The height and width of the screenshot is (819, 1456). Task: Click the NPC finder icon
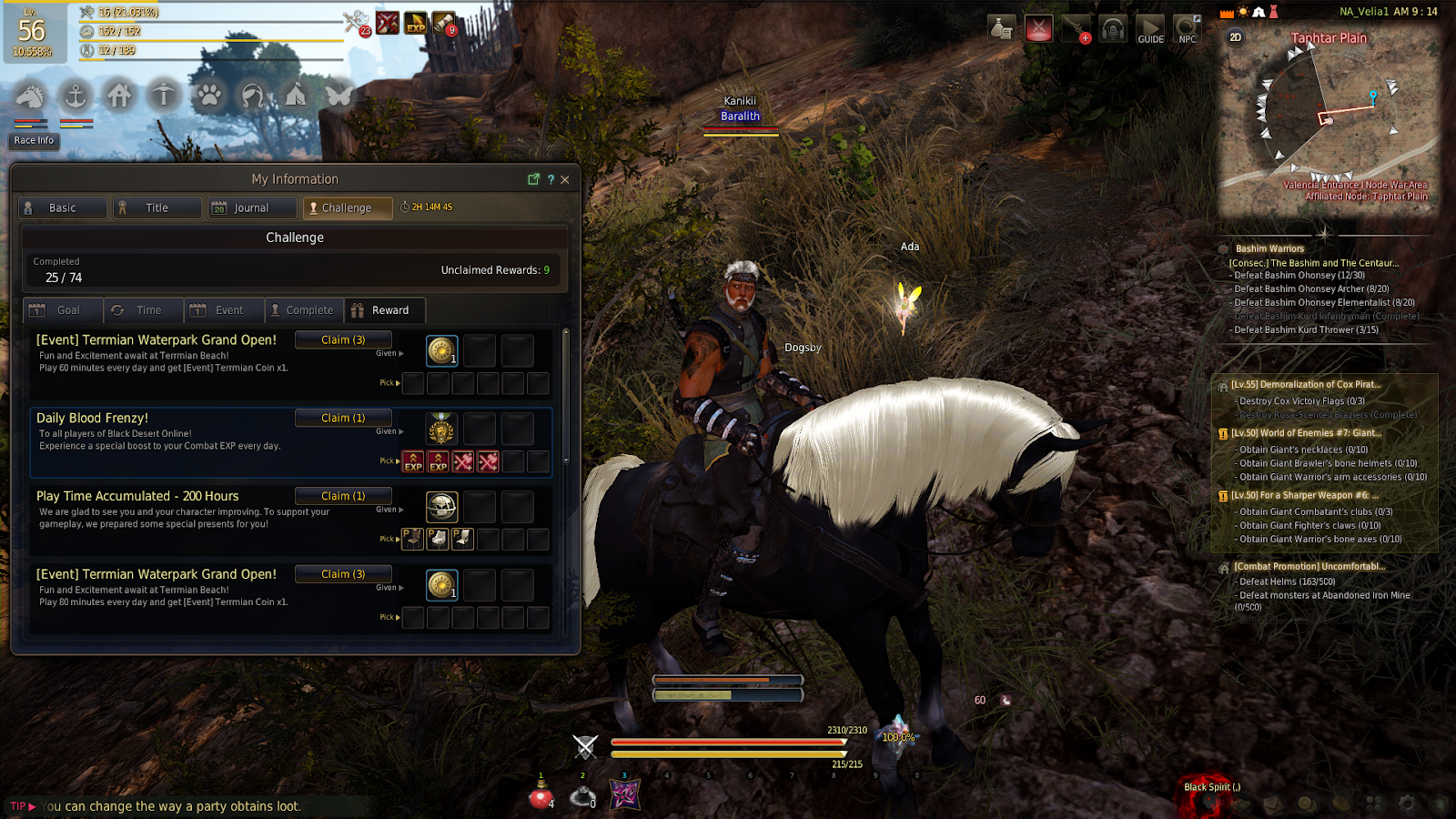click(x=1187, y=29)
